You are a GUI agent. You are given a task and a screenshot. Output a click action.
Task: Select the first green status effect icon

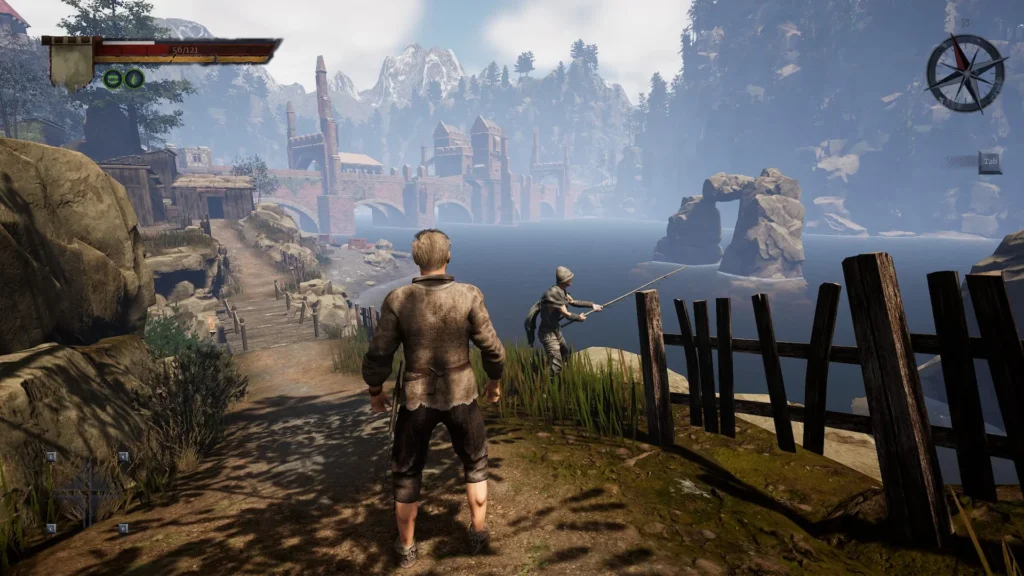pos(114,78)
